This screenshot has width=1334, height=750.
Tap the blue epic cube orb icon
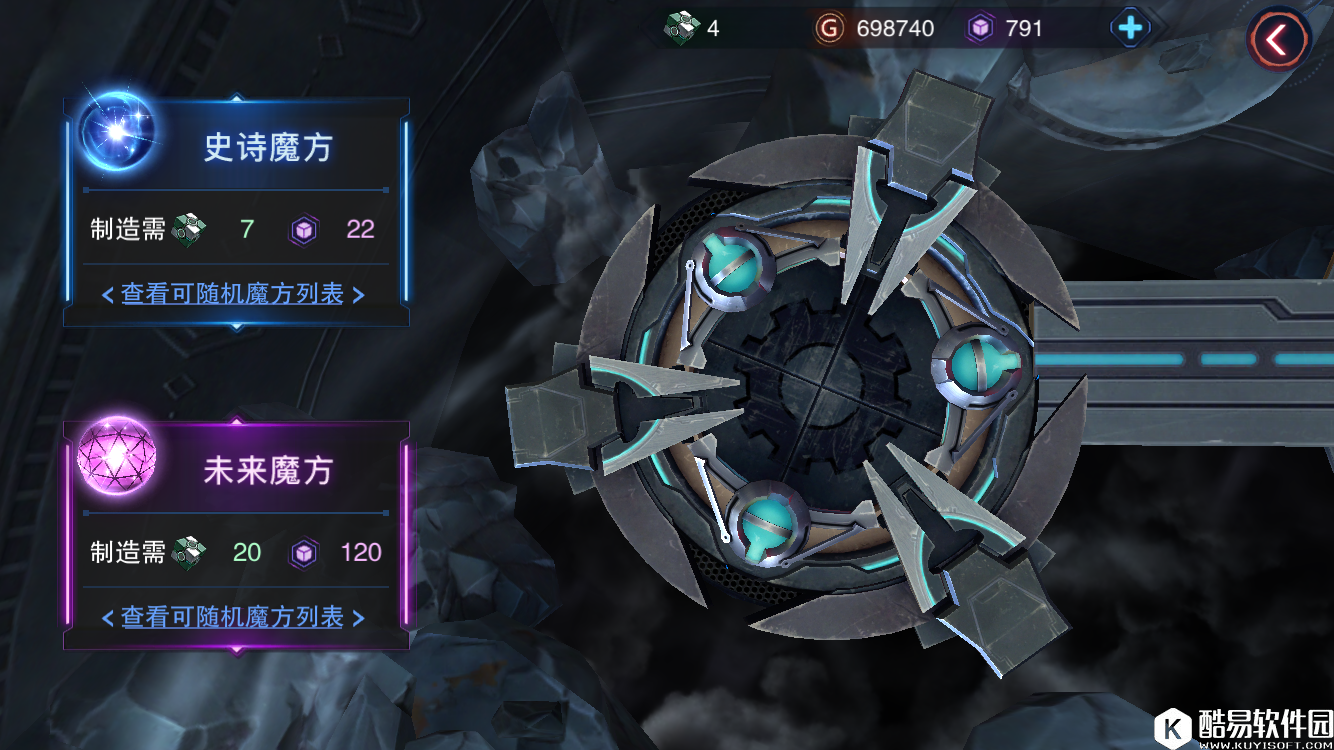coord(118,132)
